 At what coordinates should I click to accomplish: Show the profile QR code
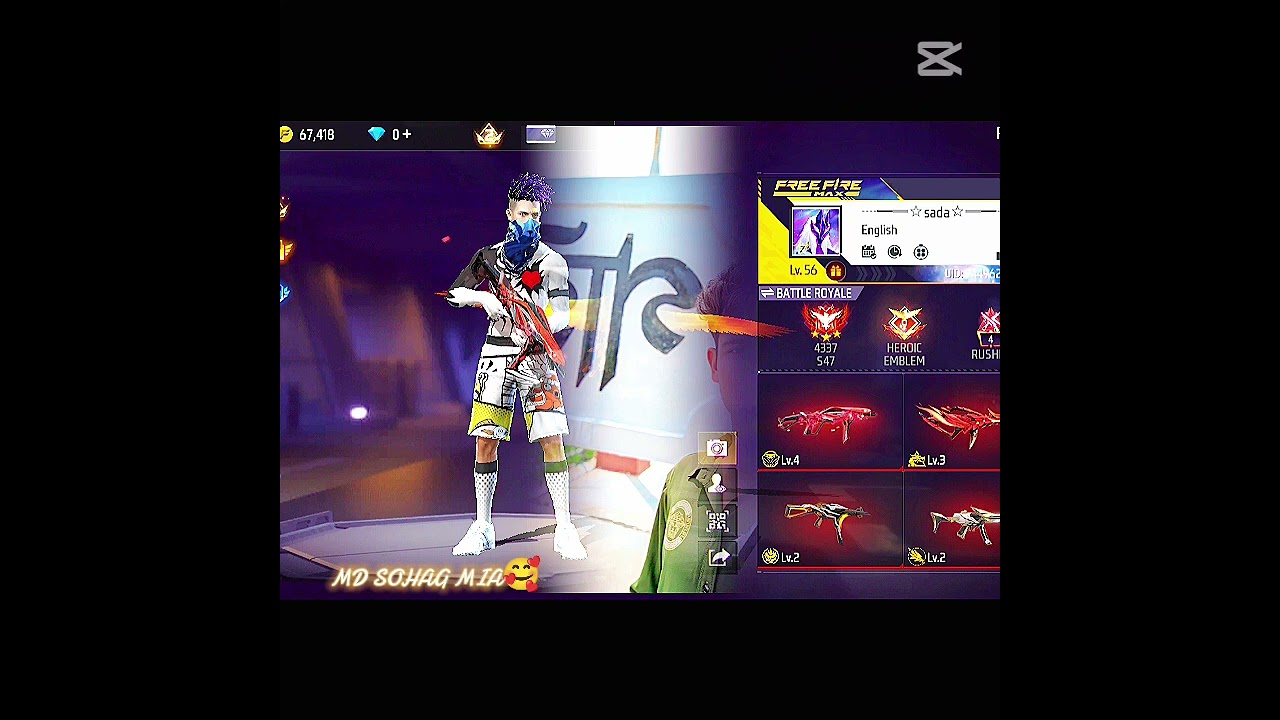point(717,521)
